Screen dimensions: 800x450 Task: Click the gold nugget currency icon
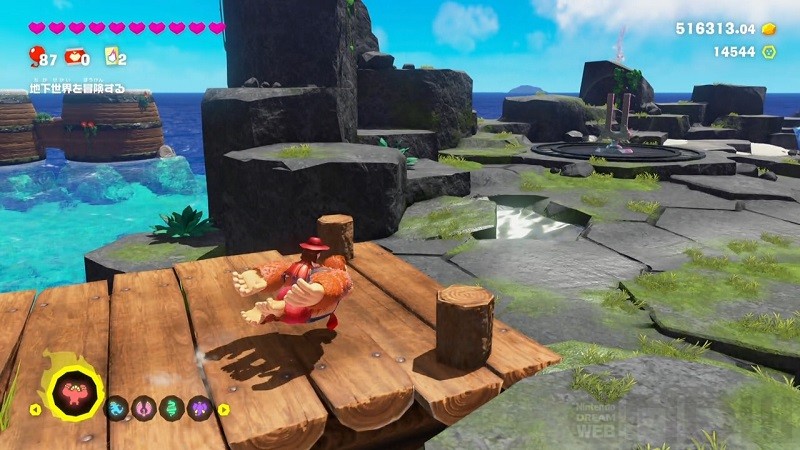(x=769, y=29)
